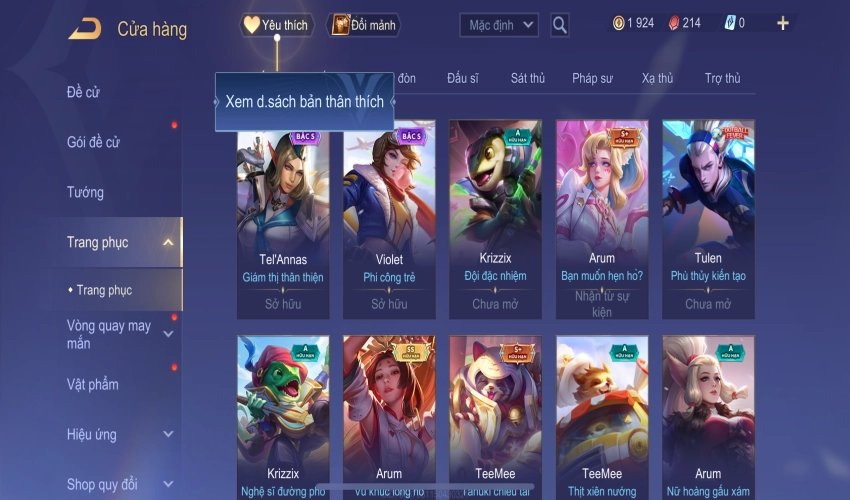Go back using the return arrow
Viewport: 850px width, 500px height.
[x=84, y=28]
